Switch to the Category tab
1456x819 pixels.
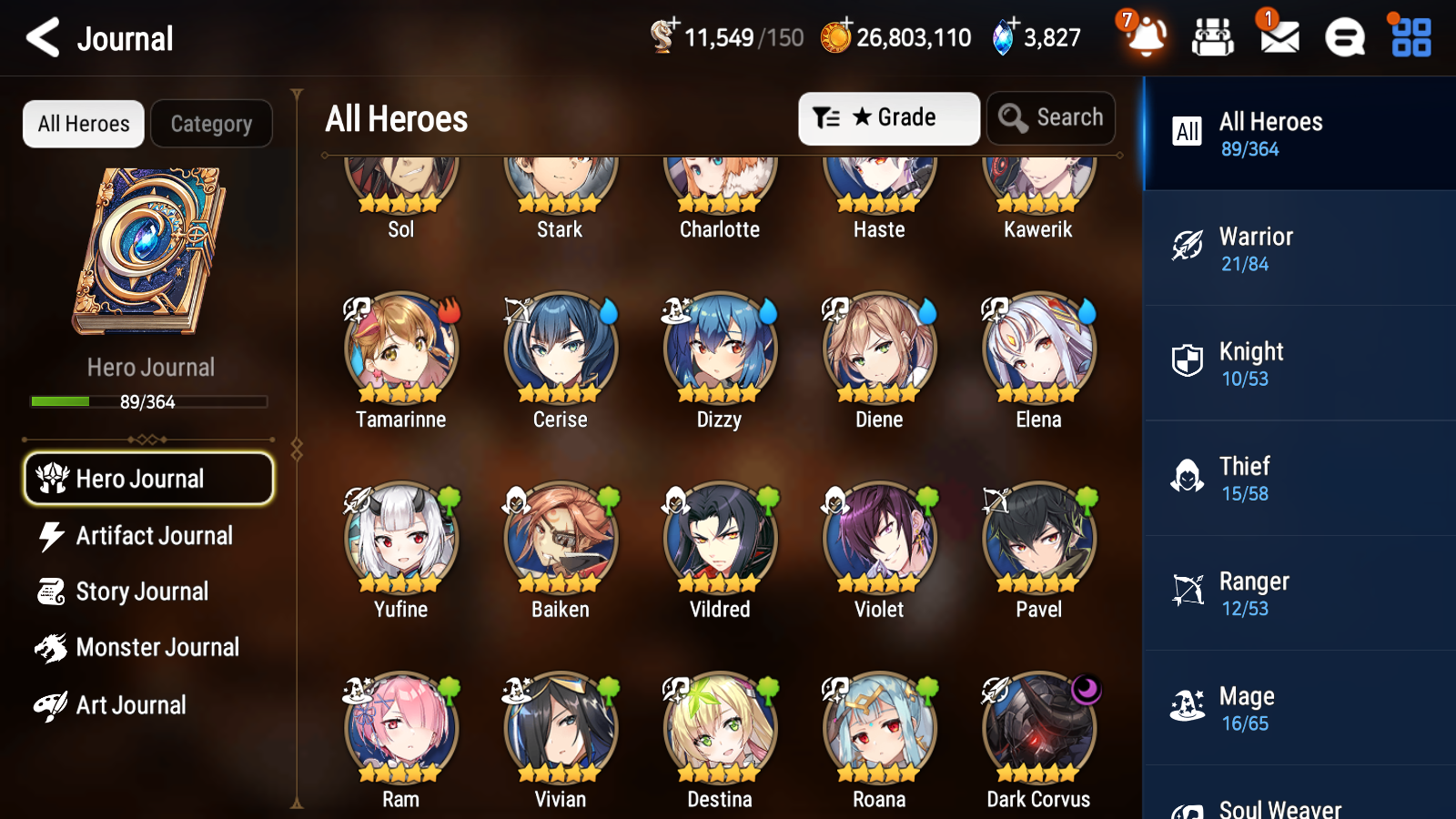pyautogui.click(x=211, y=124)
